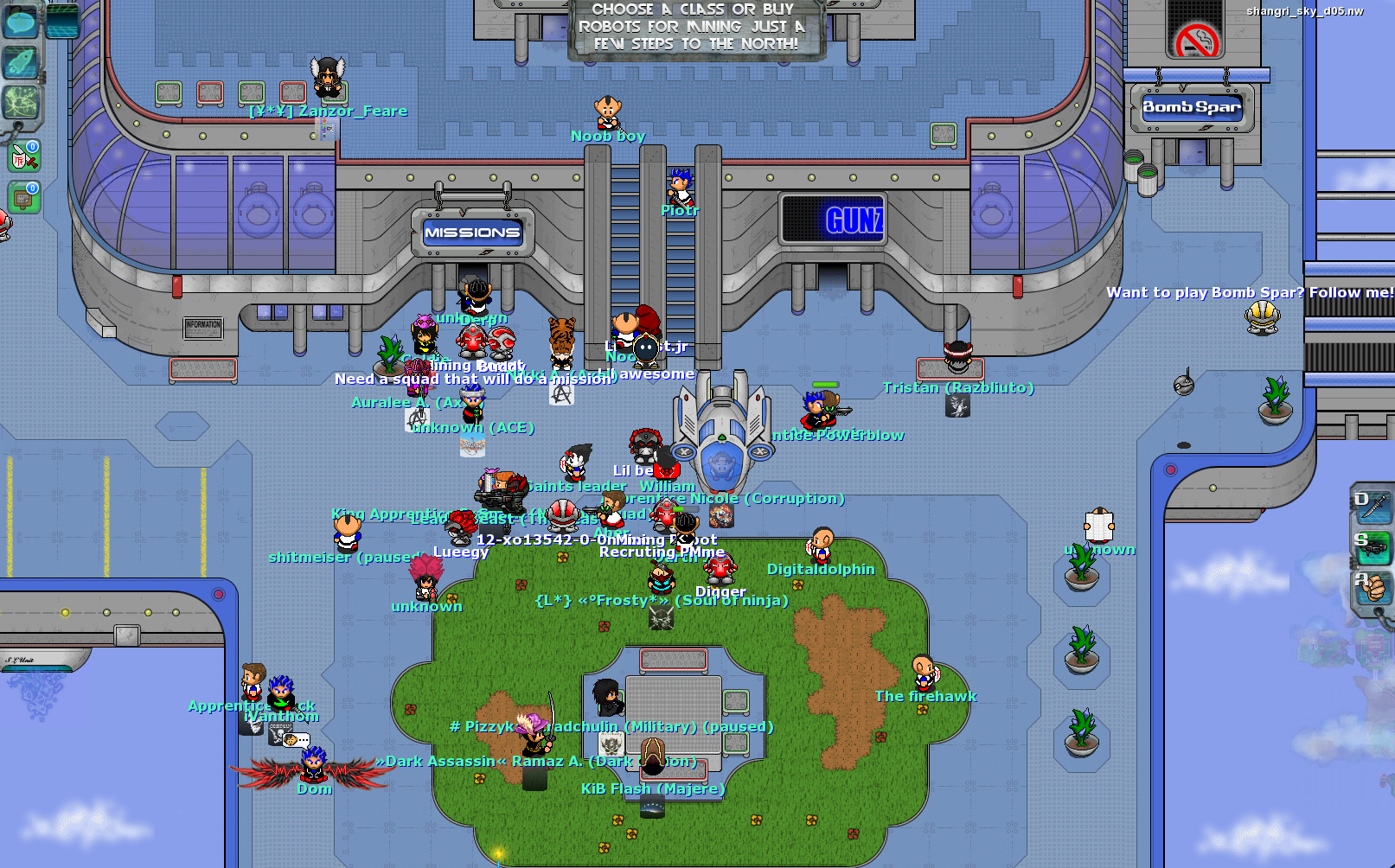Open the signboard notification icon
Image resolution: width=1395 pixels, height=868 pixels.
24,198
